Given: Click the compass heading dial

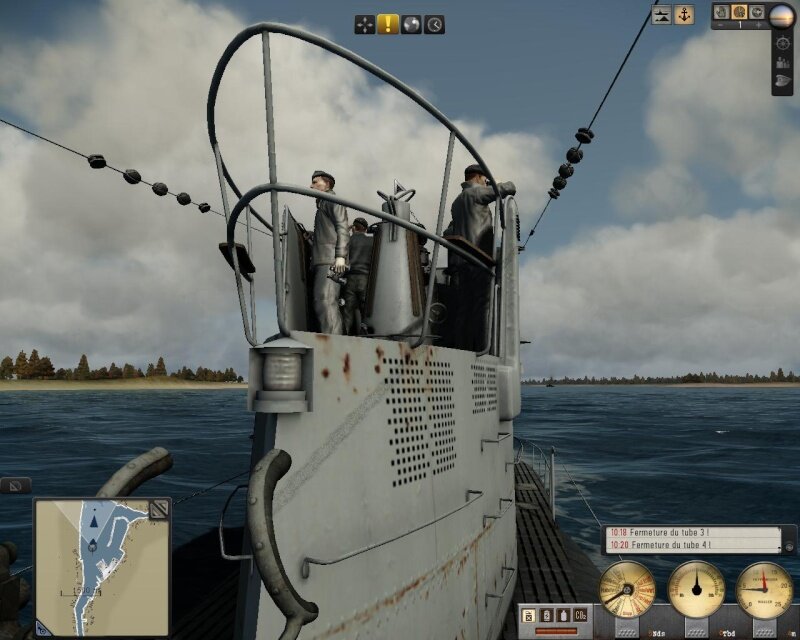Looking at the screenshot, I should (x=696, y=589).
